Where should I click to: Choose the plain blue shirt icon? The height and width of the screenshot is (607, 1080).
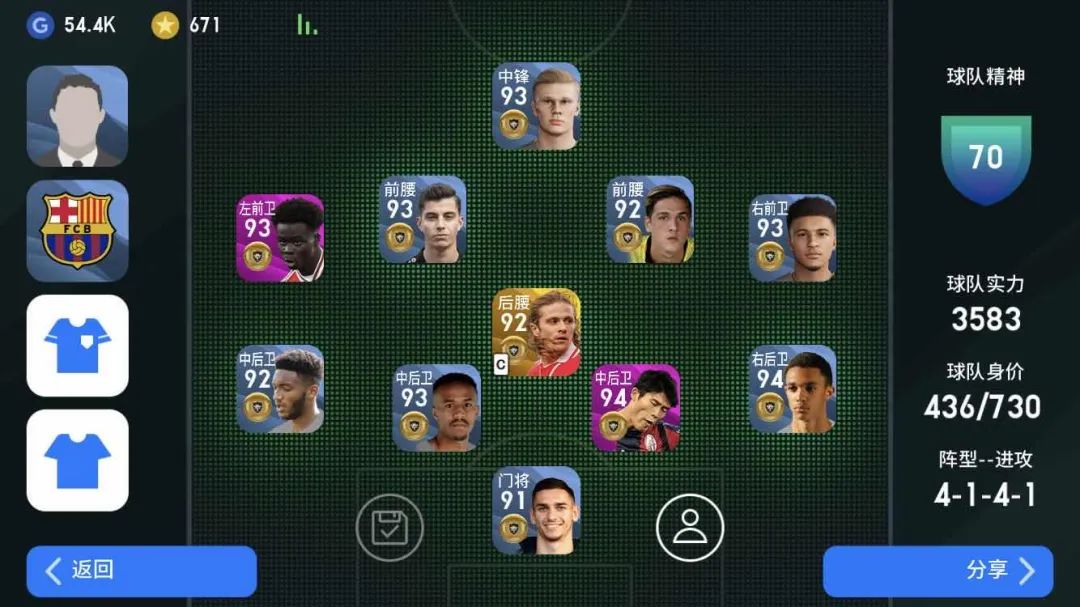tap(77, 460)
